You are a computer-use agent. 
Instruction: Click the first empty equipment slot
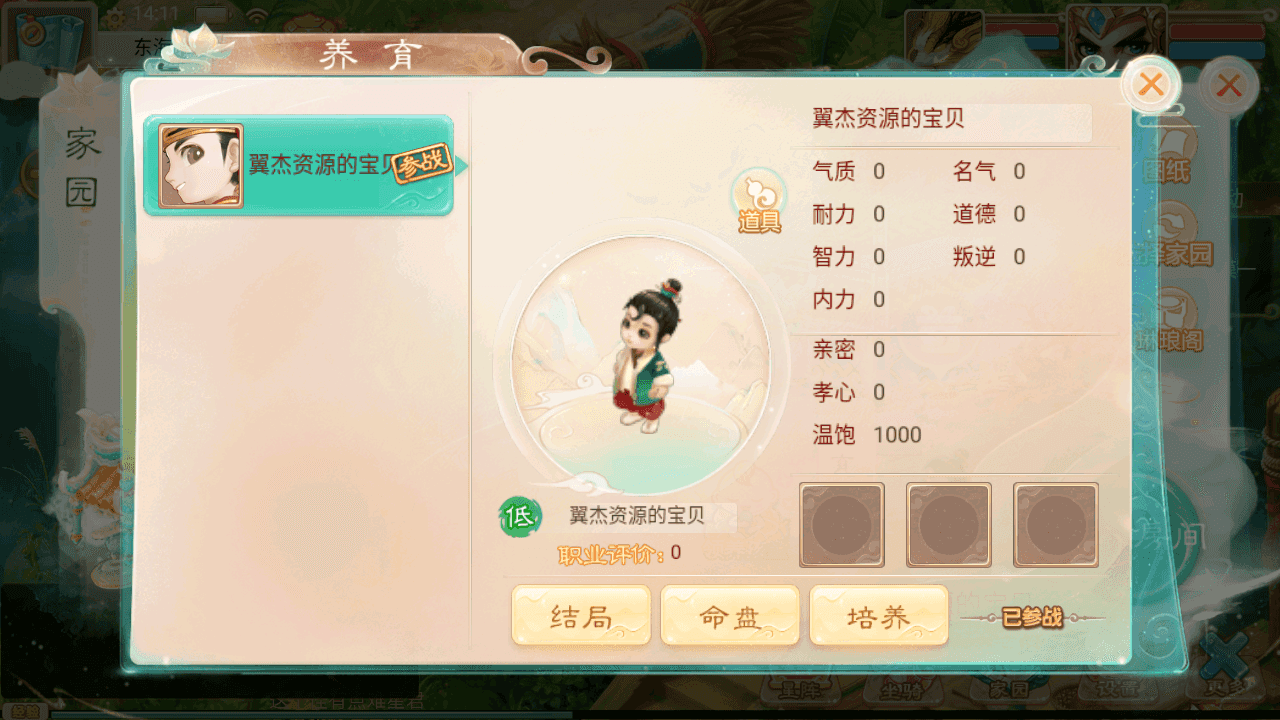841,524
